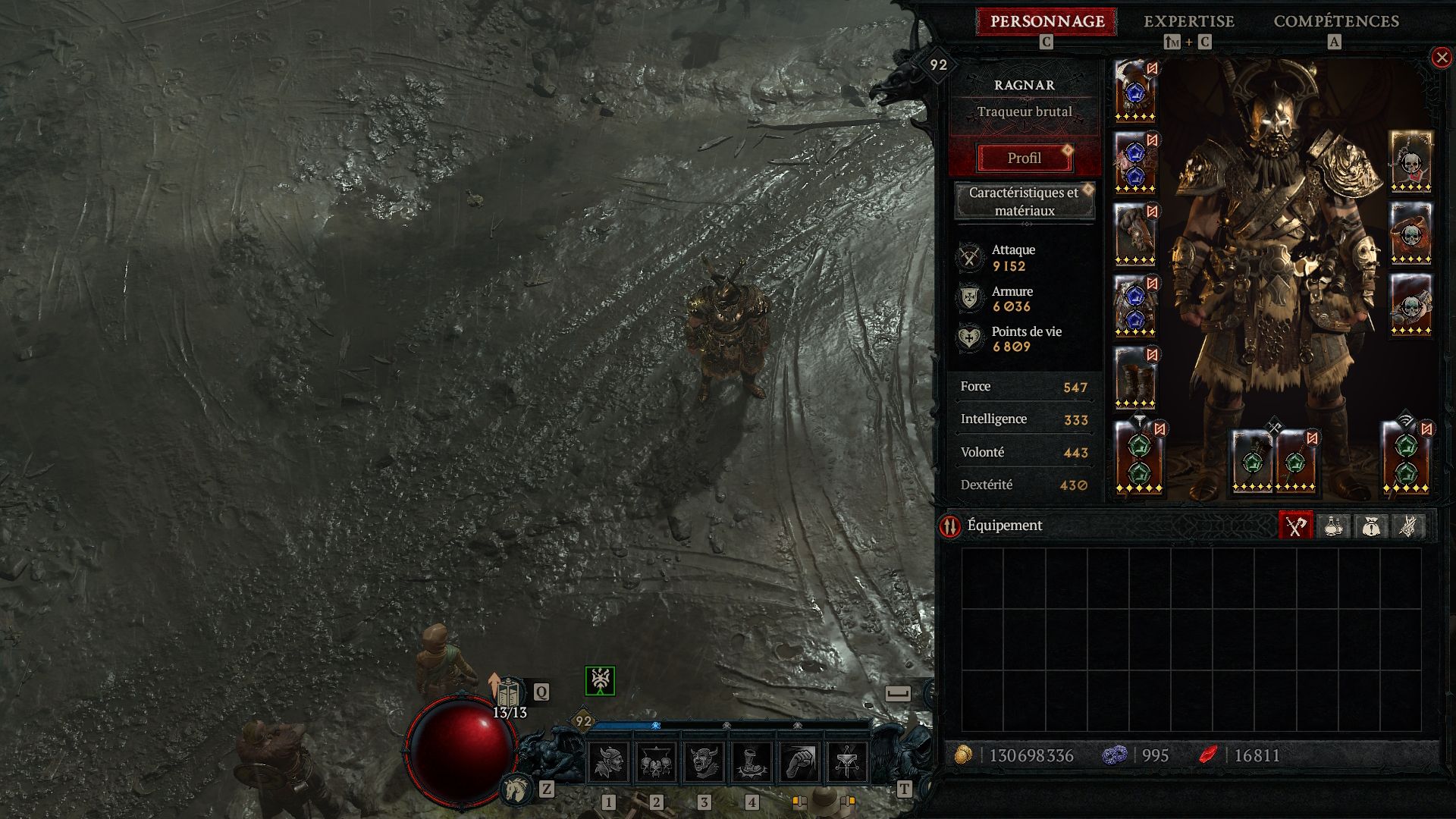Open the quest items bag tab

point(1370,526)
